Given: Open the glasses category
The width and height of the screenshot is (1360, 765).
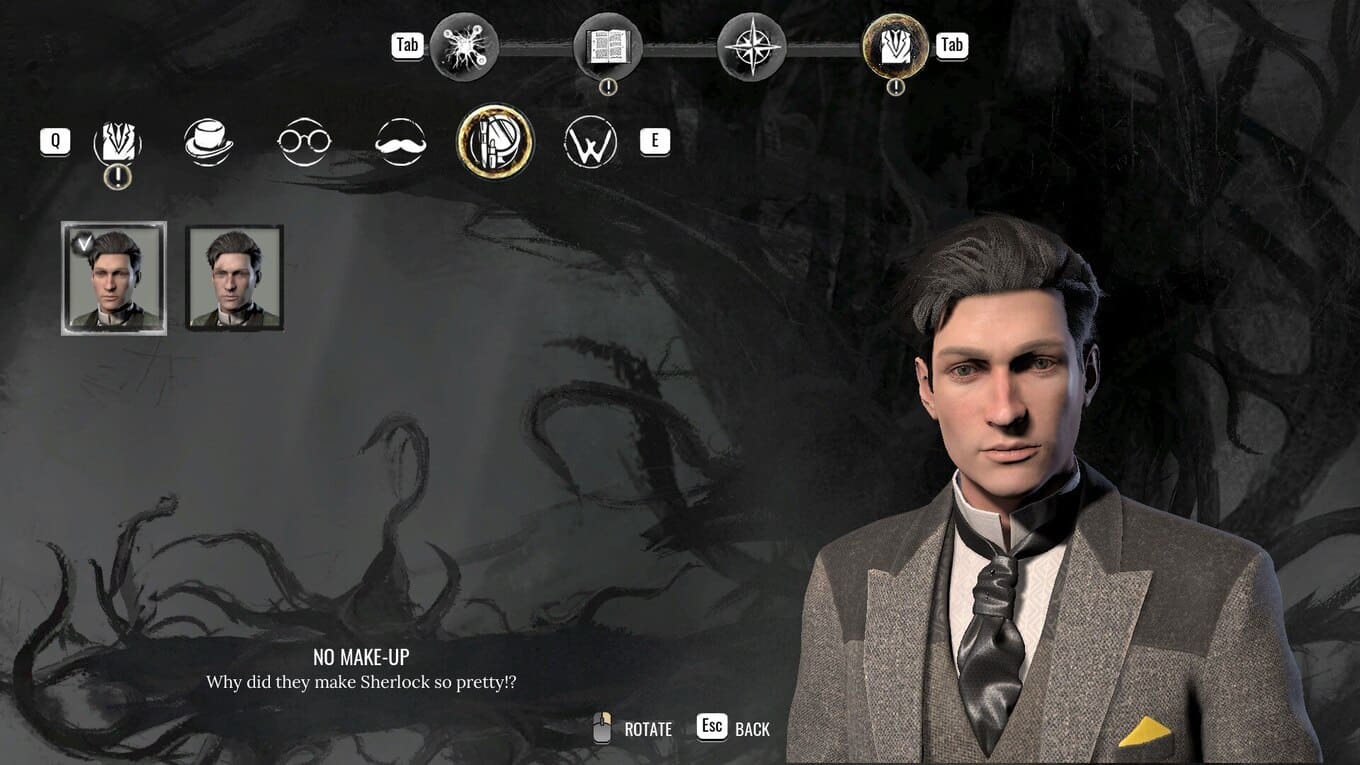Looking at the screenshot, I should (304, 142).
